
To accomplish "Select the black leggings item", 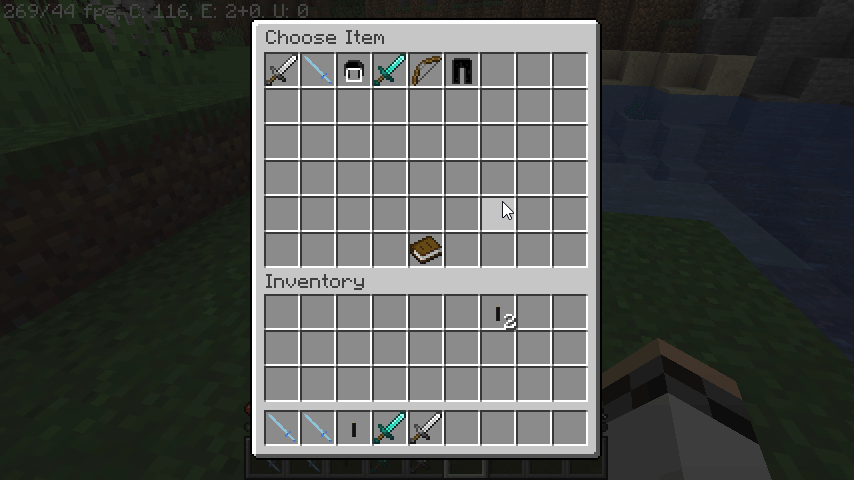I will point(462,71).
